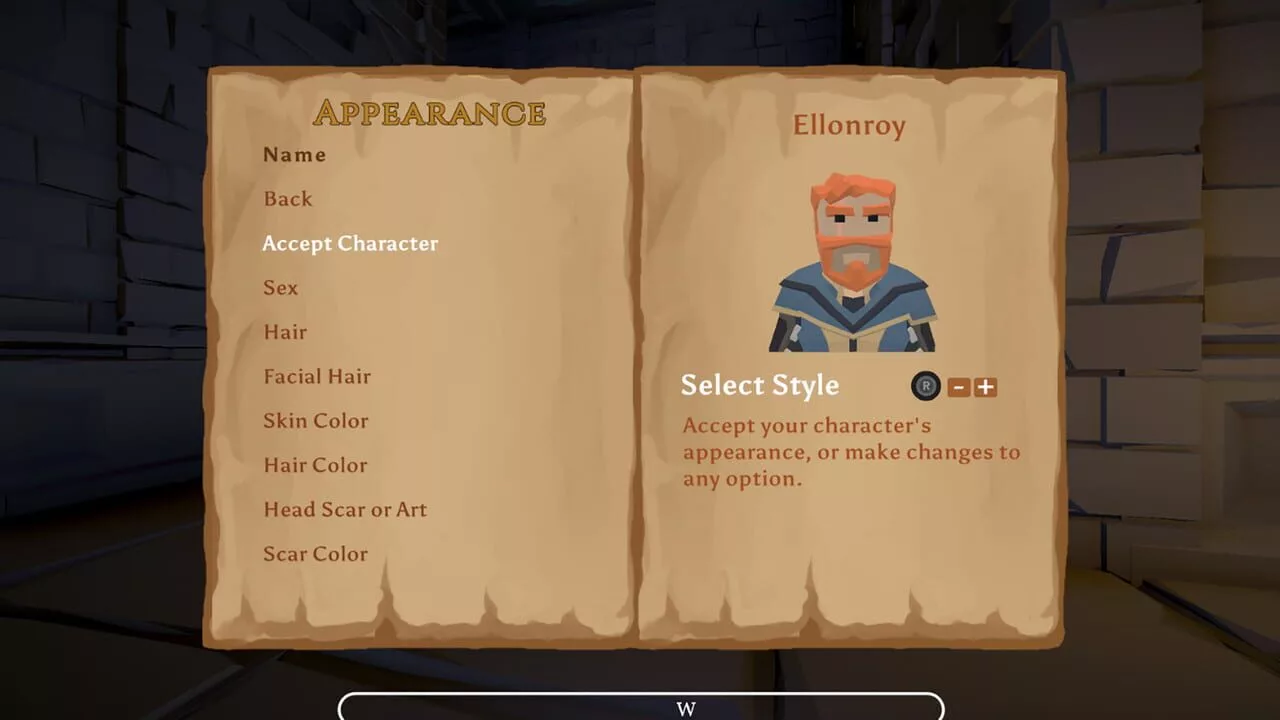Open the Facial Hair option
Screen dimensions: 1280x720
click(x=317, y=376)
